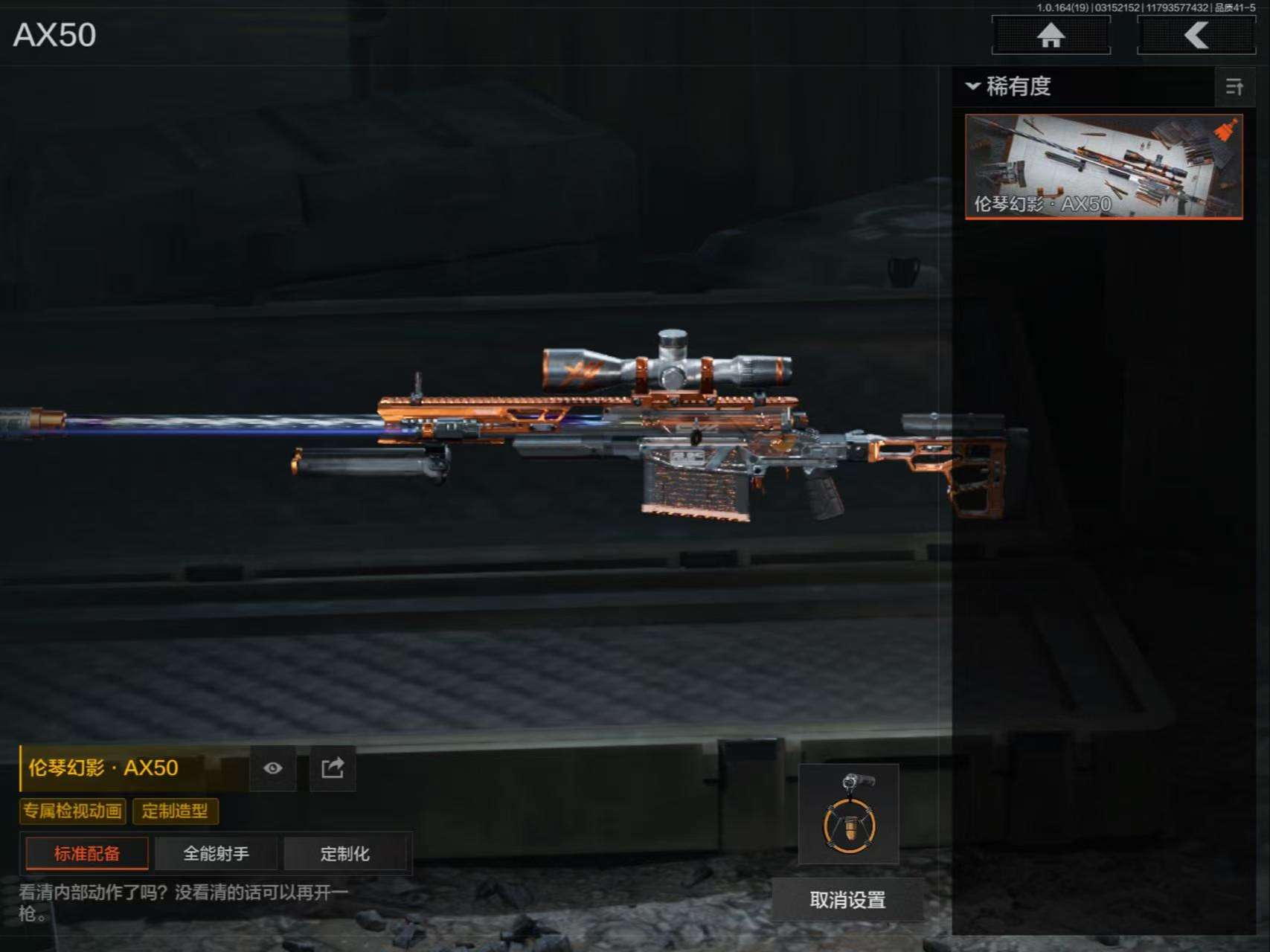The width and height of the screenshot is (1270, 952).
Task: Switch to the 标准配备 tab
Action: 87,853
